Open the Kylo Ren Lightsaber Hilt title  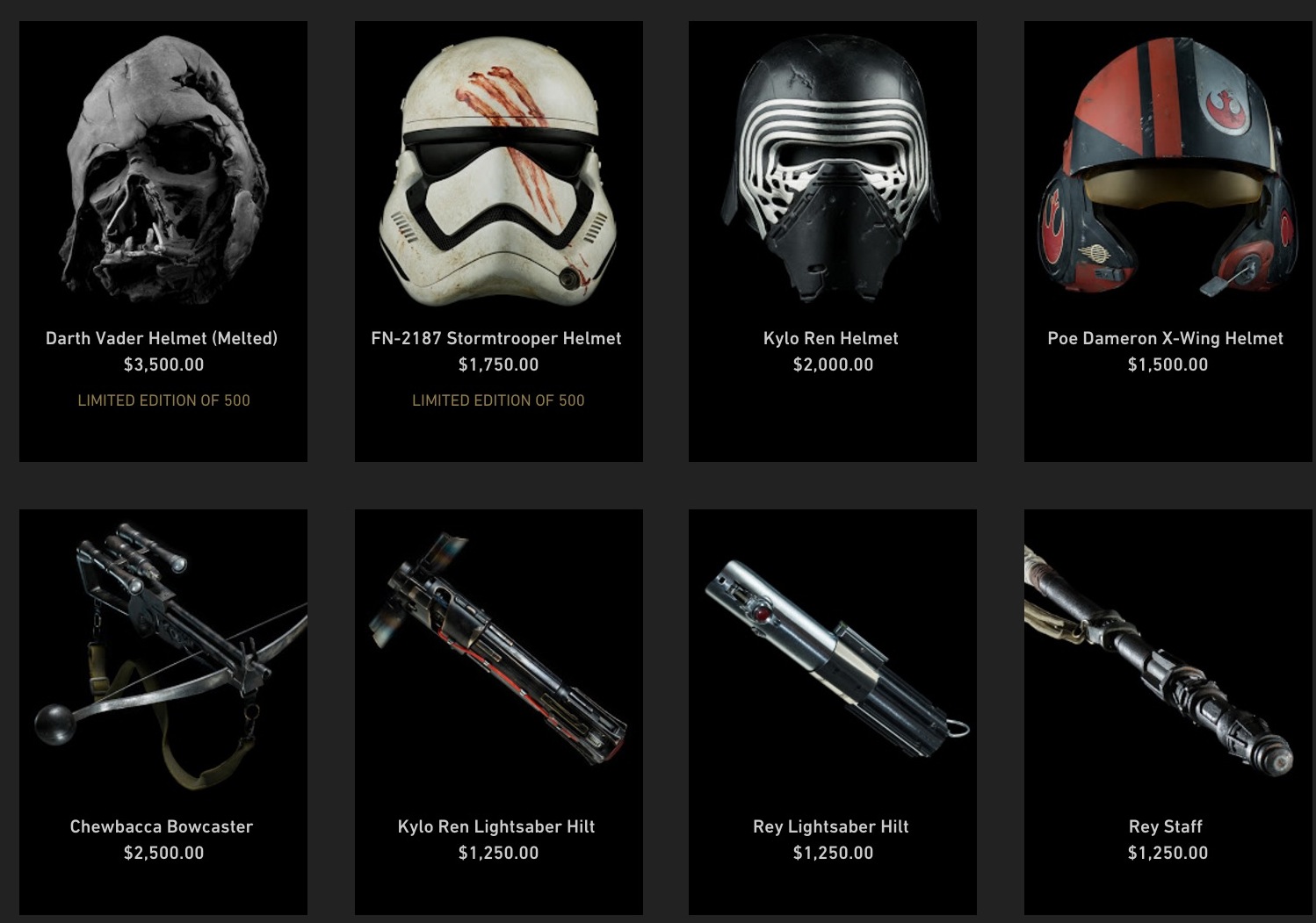(496, 826)
